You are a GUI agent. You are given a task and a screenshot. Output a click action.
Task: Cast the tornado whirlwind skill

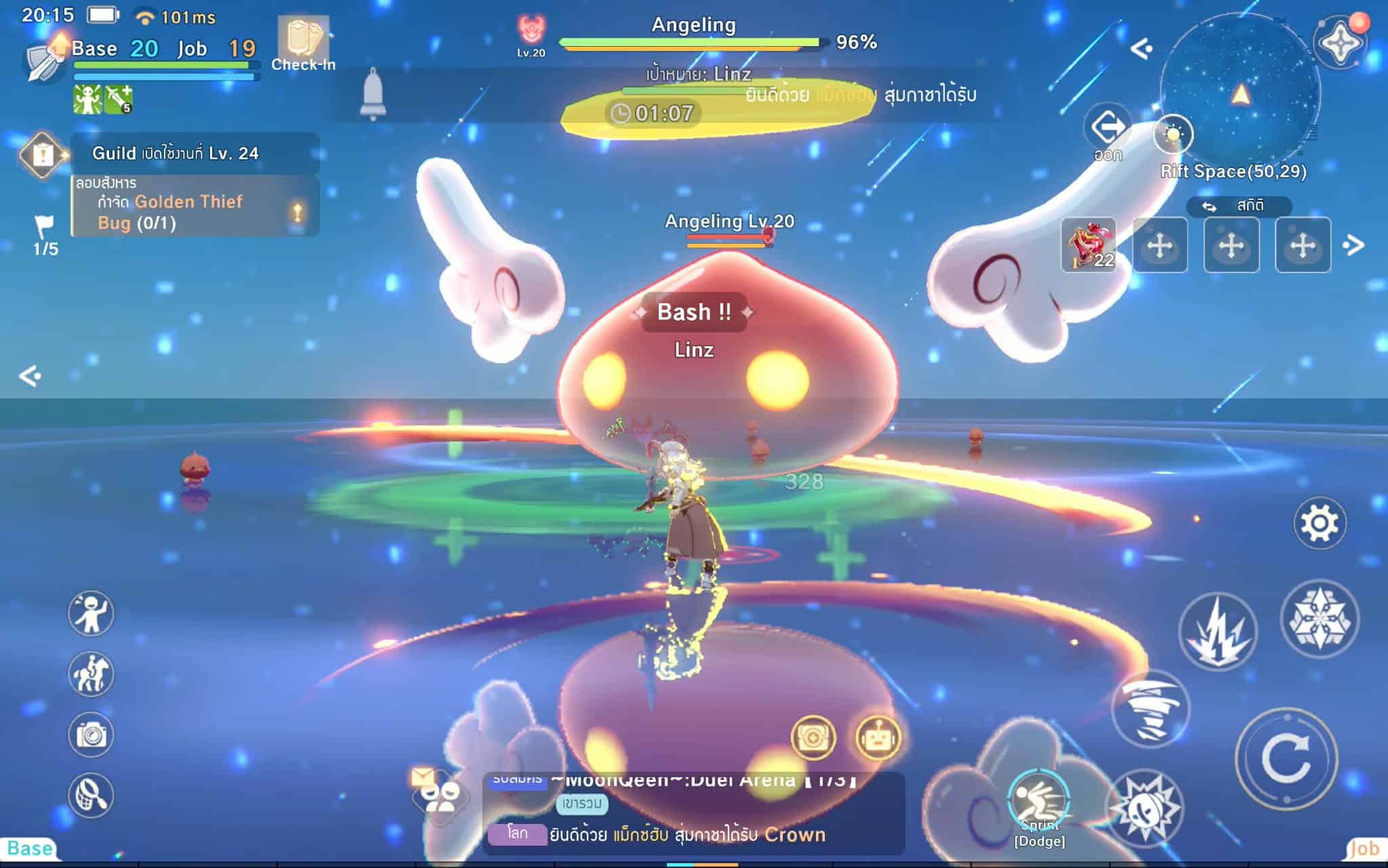pos(1150,709)
